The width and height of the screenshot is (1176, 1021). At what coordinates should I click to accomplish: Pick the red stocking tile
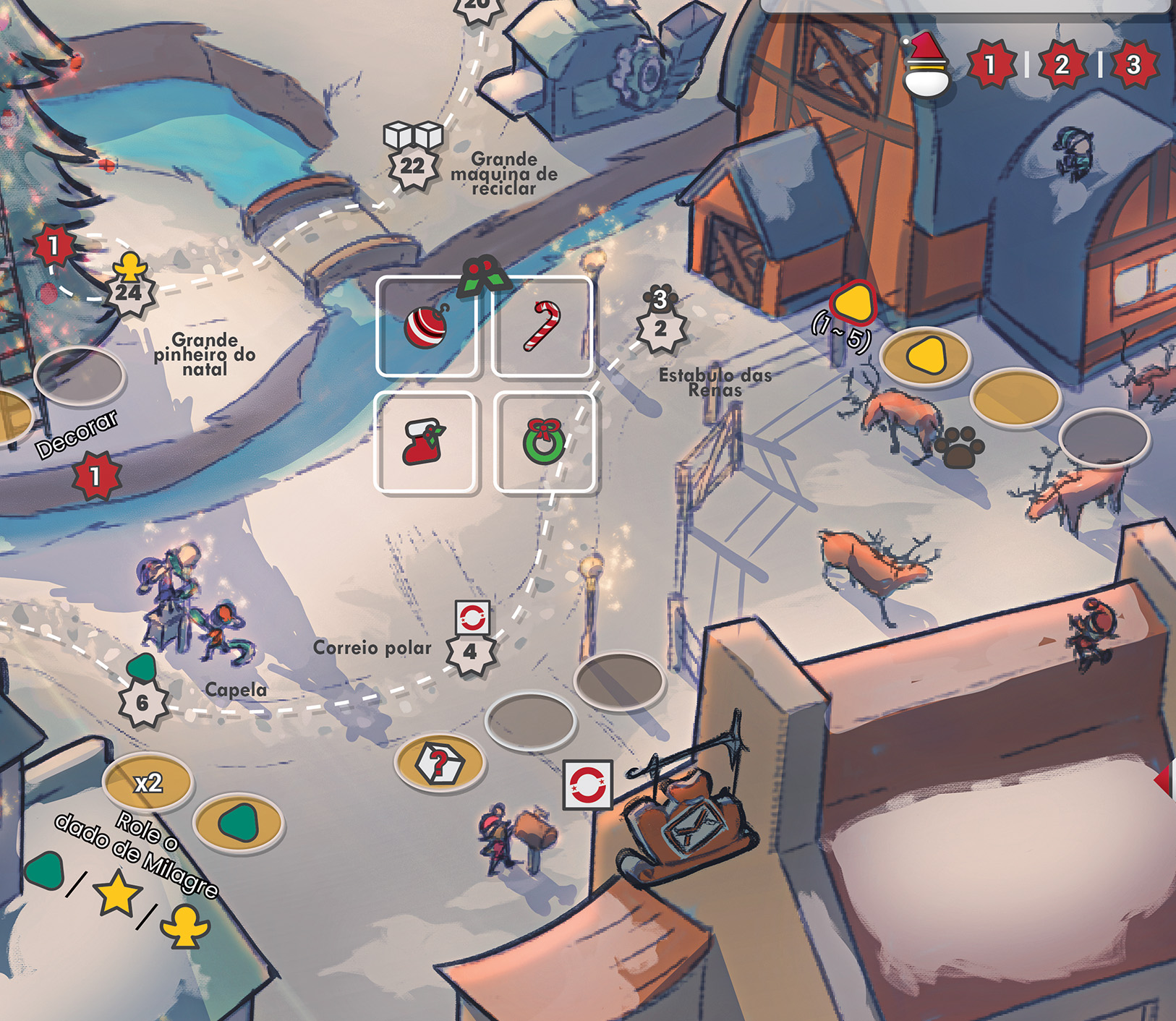tap(425, 442)
